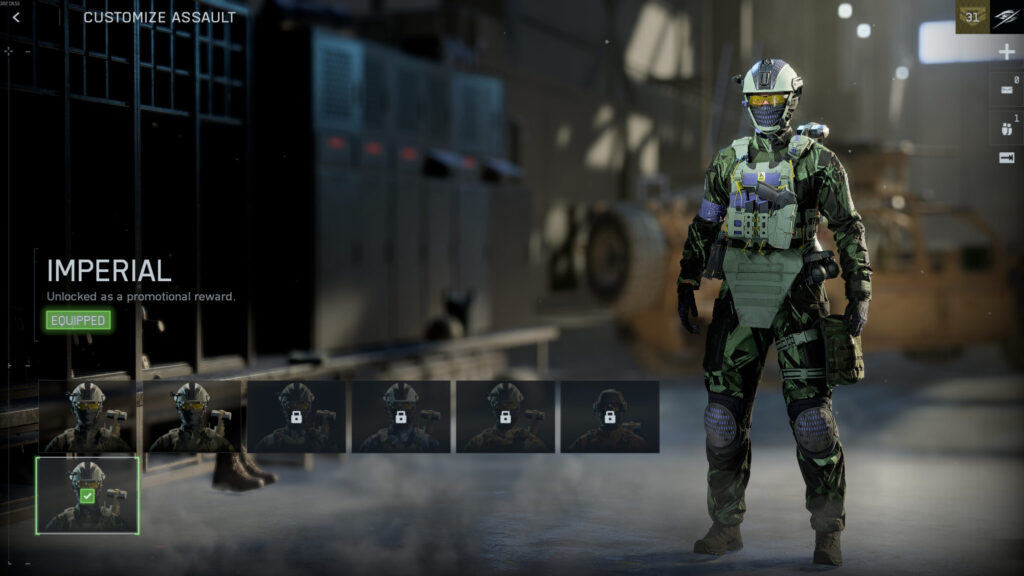Click the arrow icon below the party icon
Screen dimensions: 1024x576
1006,158
